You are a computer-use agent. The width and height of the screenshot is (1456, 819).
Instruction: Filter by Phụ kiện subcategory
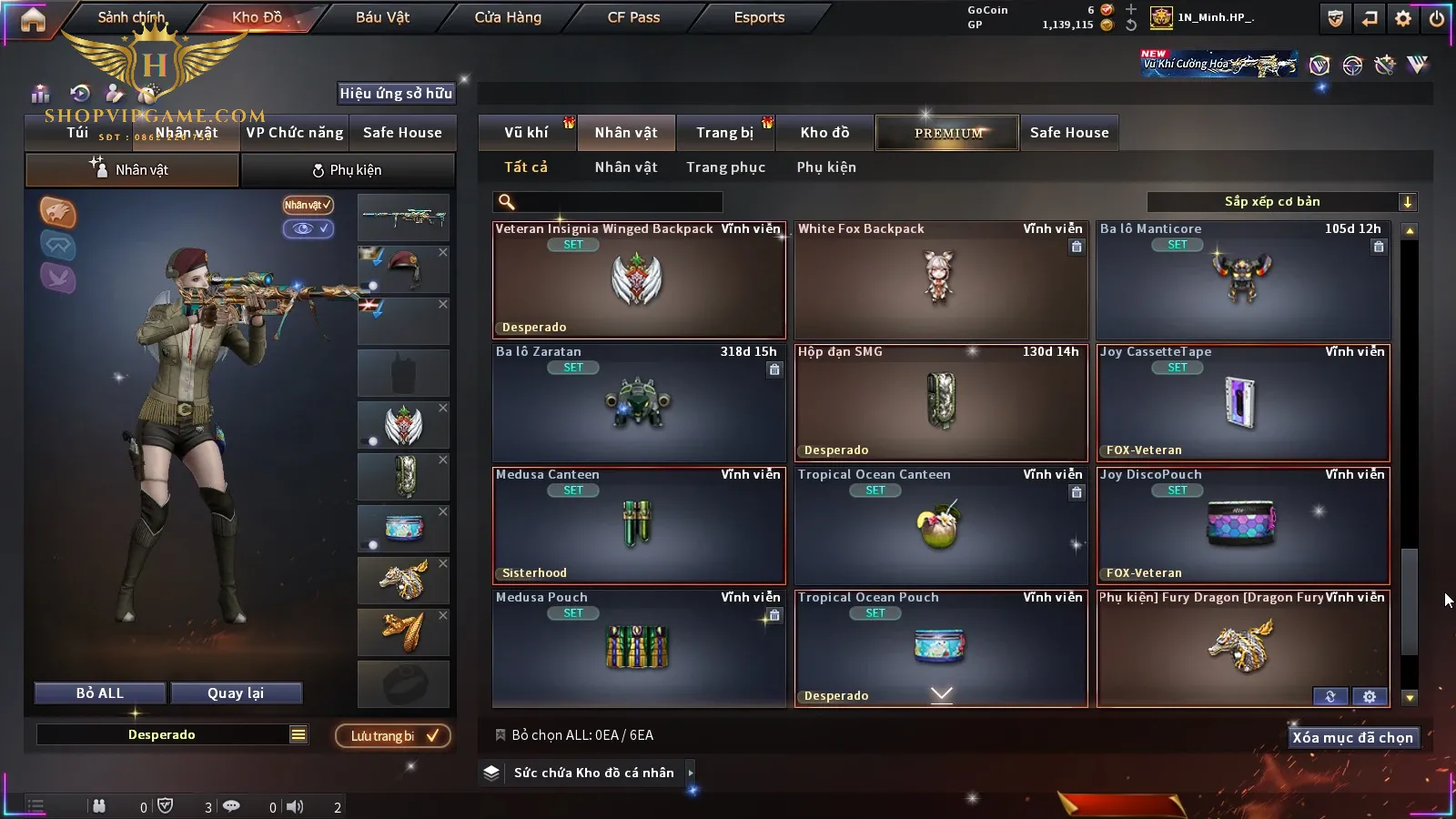pos(826,167)
